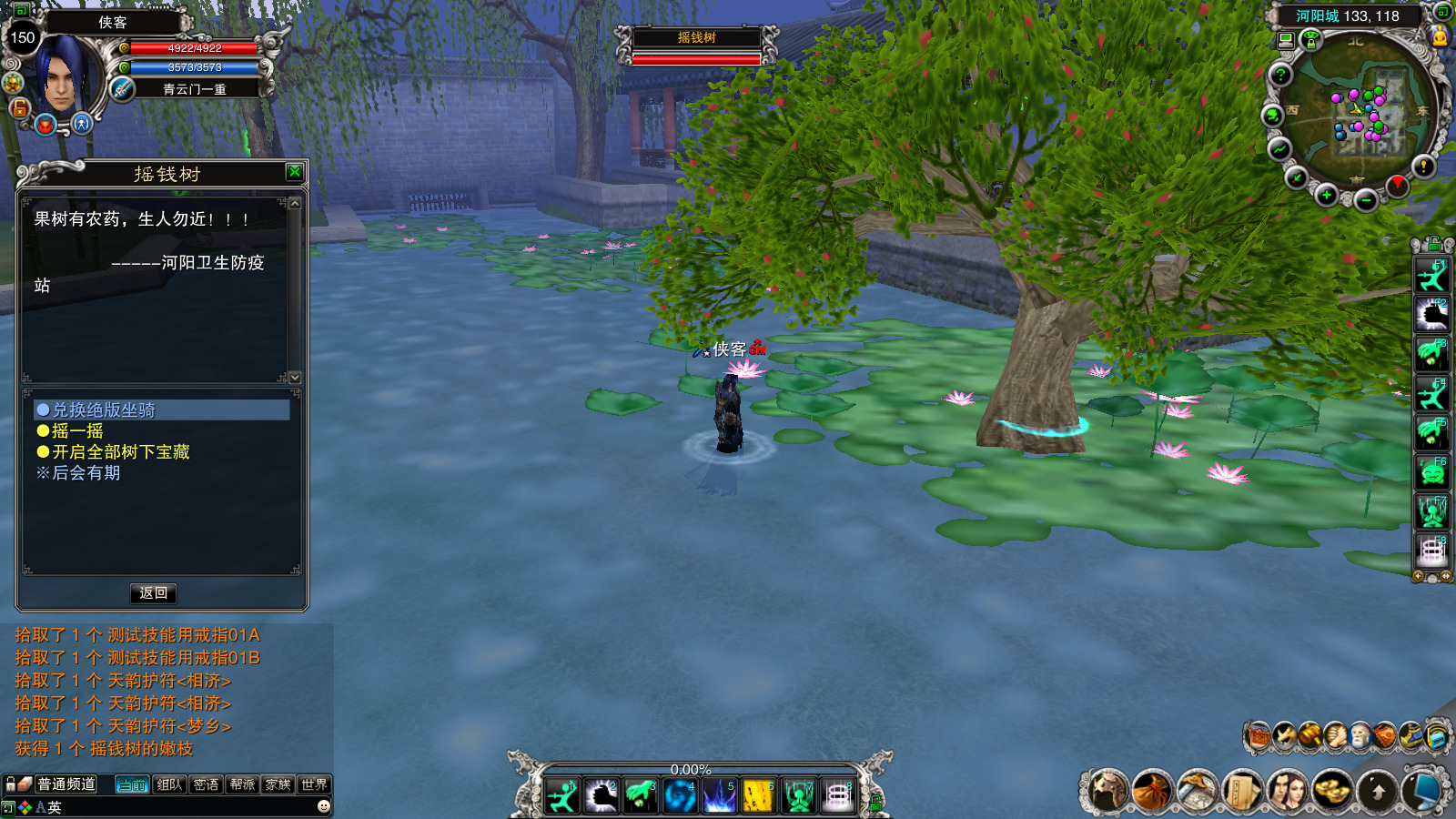Switch chat to the 世界 channel tab
This screenshot has width=1456, height=819.
(x=314, y=784)
